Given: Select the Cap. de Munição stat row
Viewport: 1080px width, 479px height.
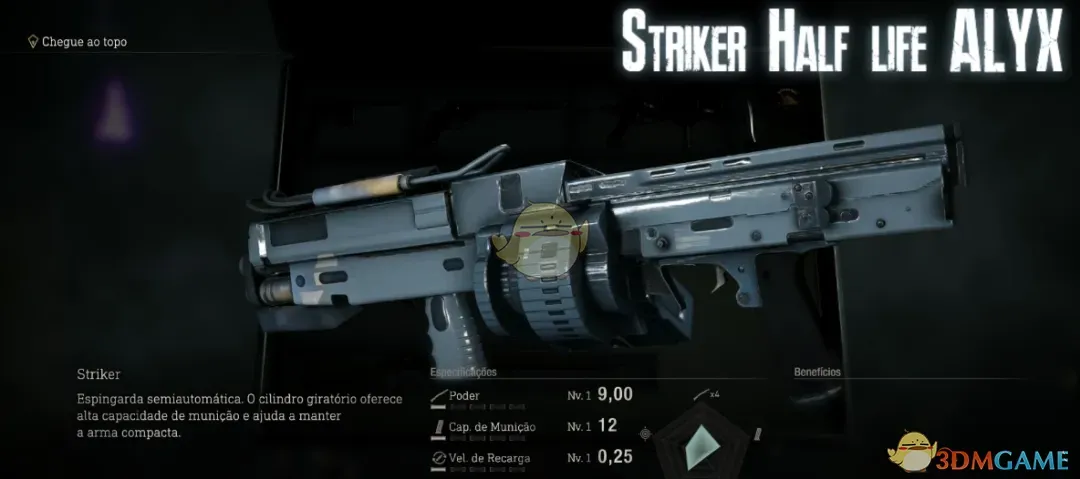Looking at the screenshot, I should pyautogui.click(x=531, y=427).
